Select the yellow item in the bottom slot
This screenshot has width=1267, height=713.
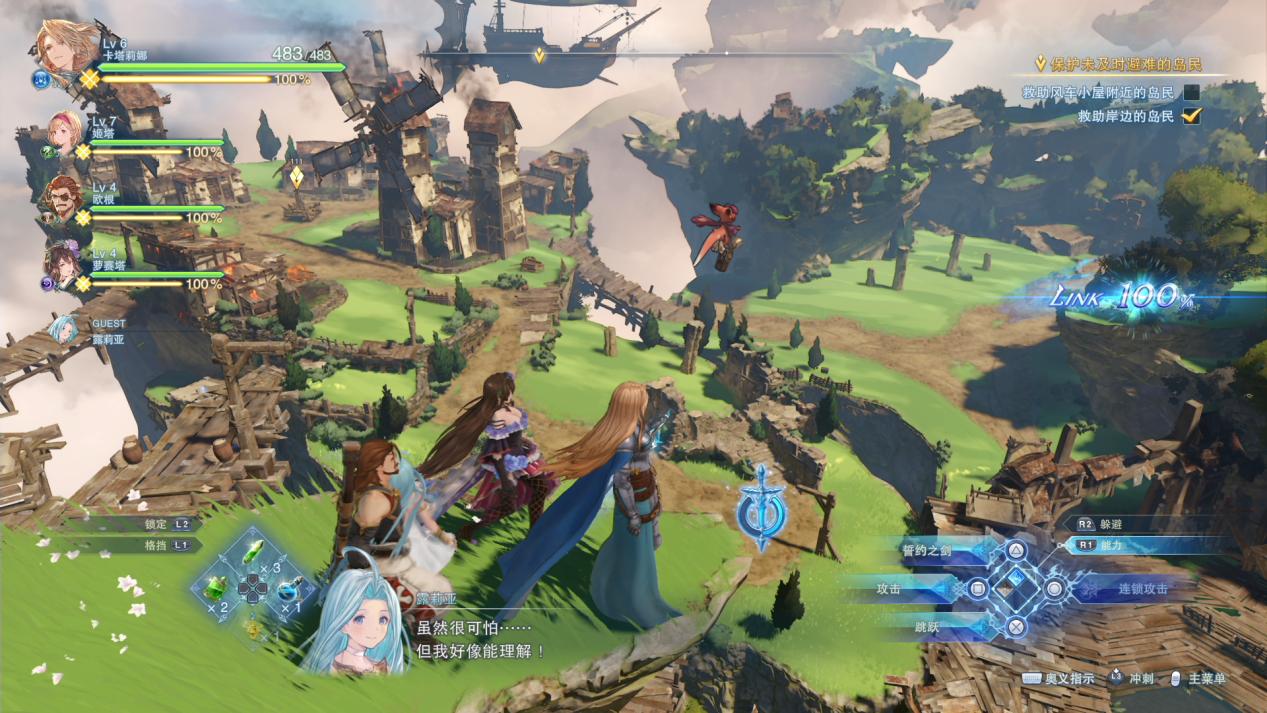point(254,627)
